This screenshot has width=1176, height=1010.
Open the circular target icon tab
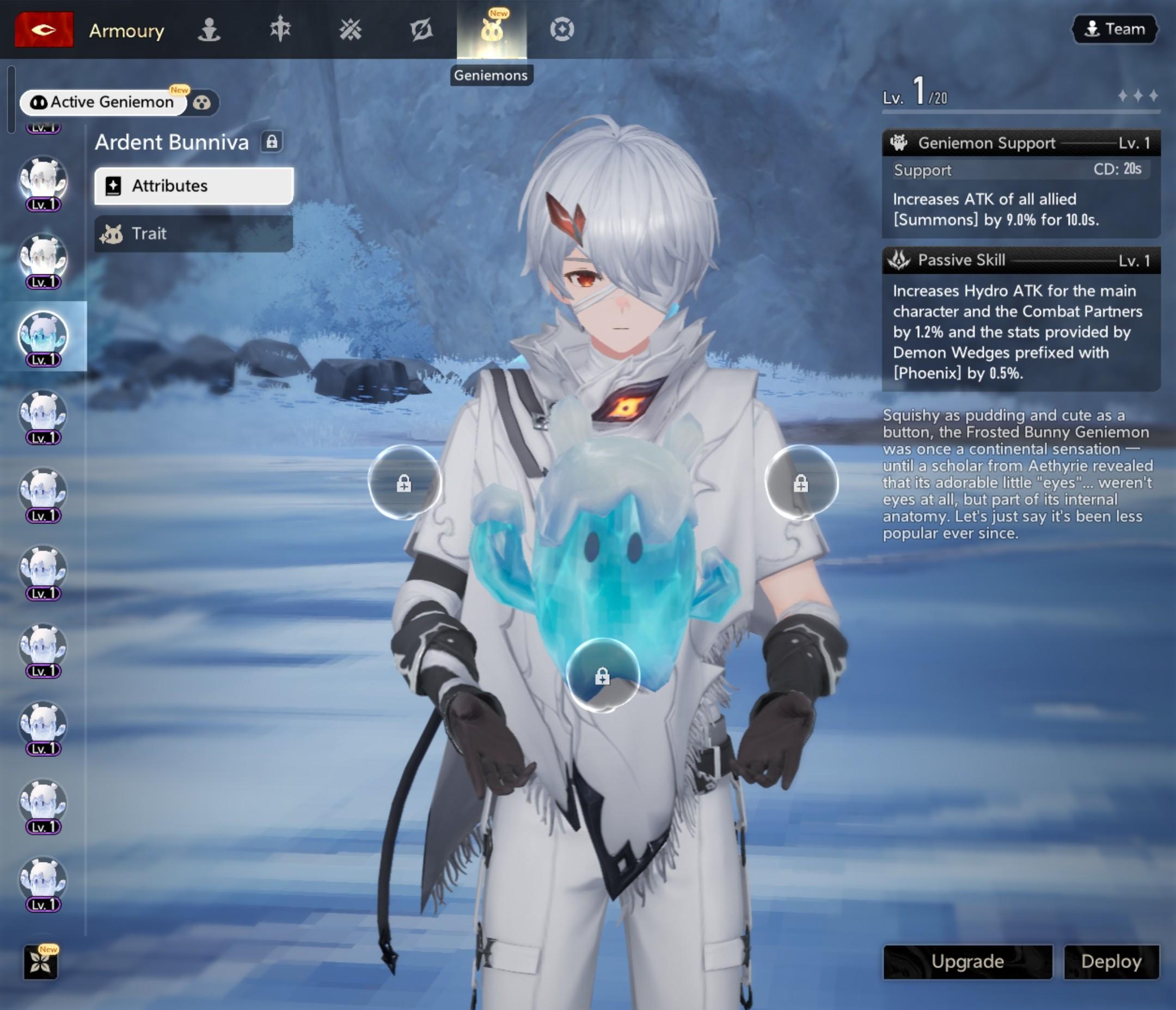[x=562, y=29]
